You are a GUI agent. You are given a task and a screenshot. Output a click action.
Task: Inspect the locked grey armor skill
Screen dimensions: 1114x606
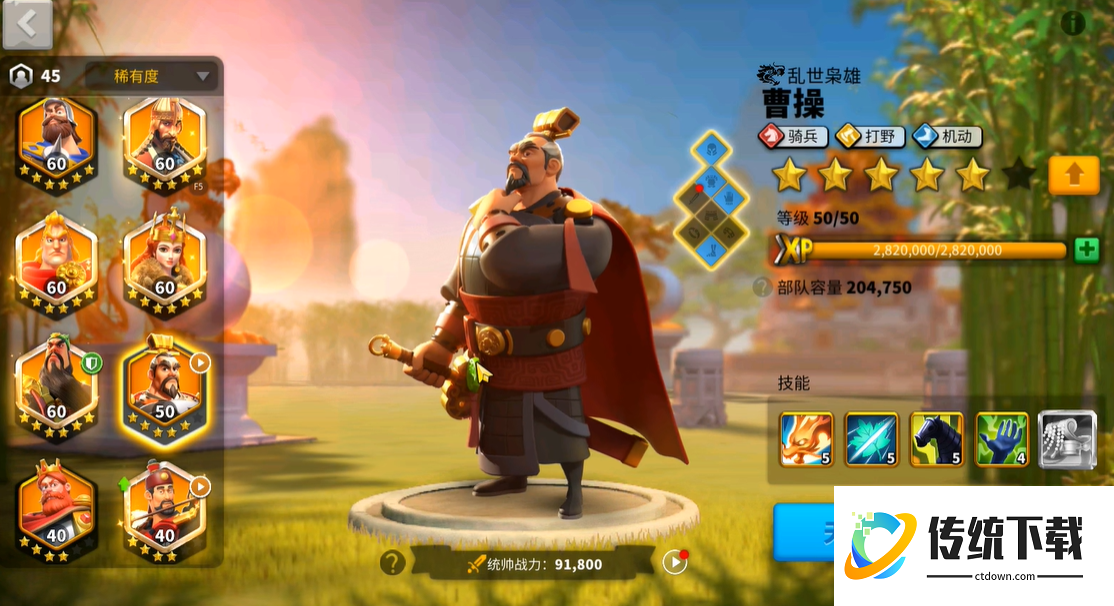click(1064, 439)
